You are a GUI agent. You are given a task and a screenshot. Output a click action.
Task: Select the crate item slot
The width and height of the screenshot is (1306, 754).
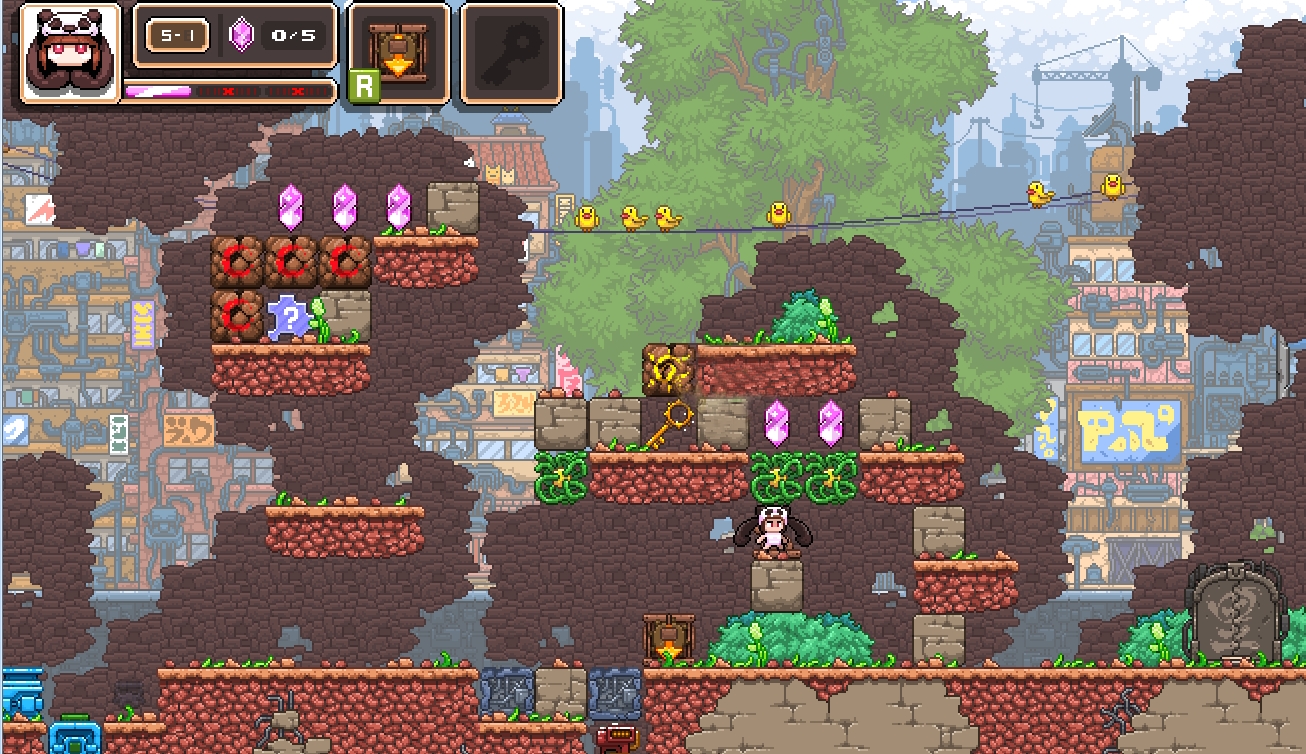(399, 53)
